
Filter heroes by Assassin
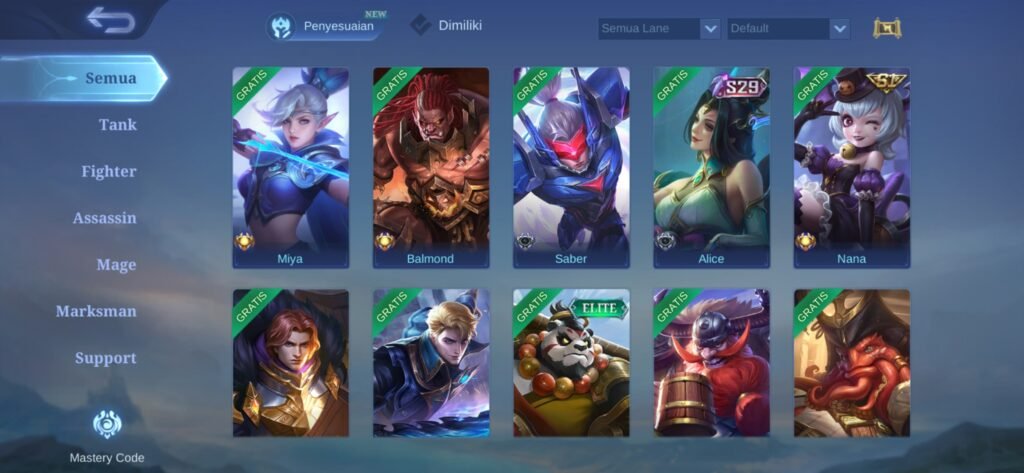click(105, 218)
